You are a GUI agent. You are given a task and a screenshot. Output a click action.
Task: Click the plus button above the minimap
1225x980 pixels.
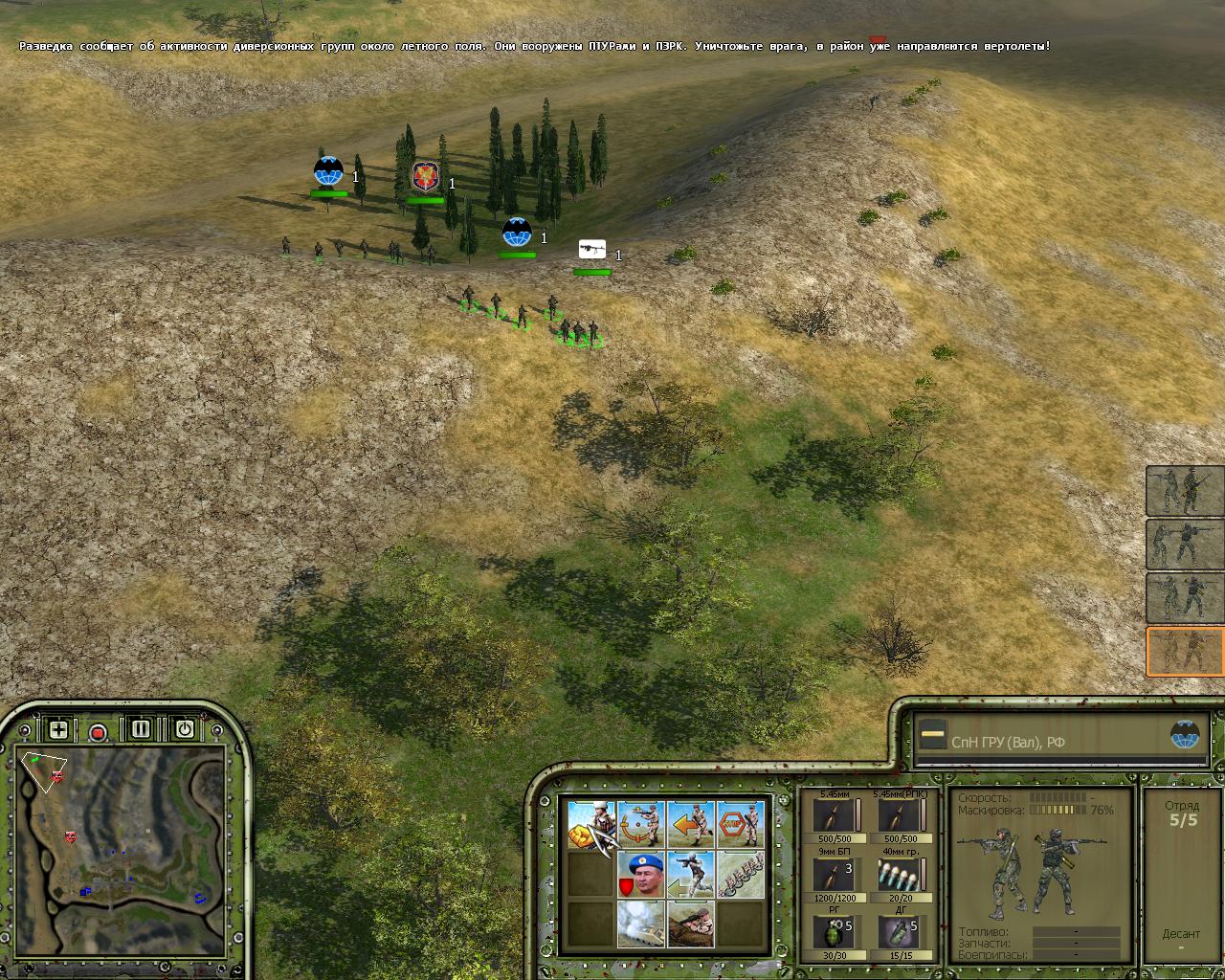tap(58, 730)
